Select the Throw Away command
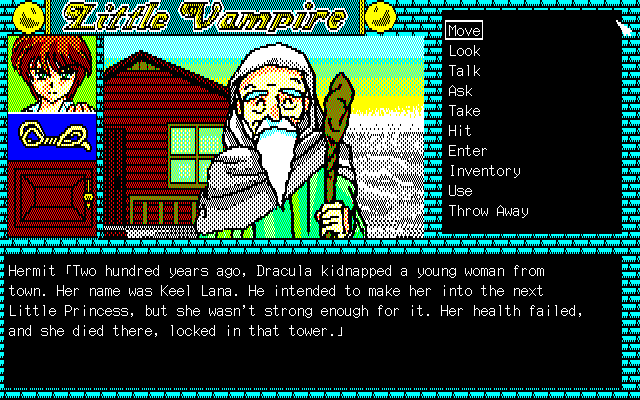This screenshot has width=640, height=400. [x=488, y=211]
